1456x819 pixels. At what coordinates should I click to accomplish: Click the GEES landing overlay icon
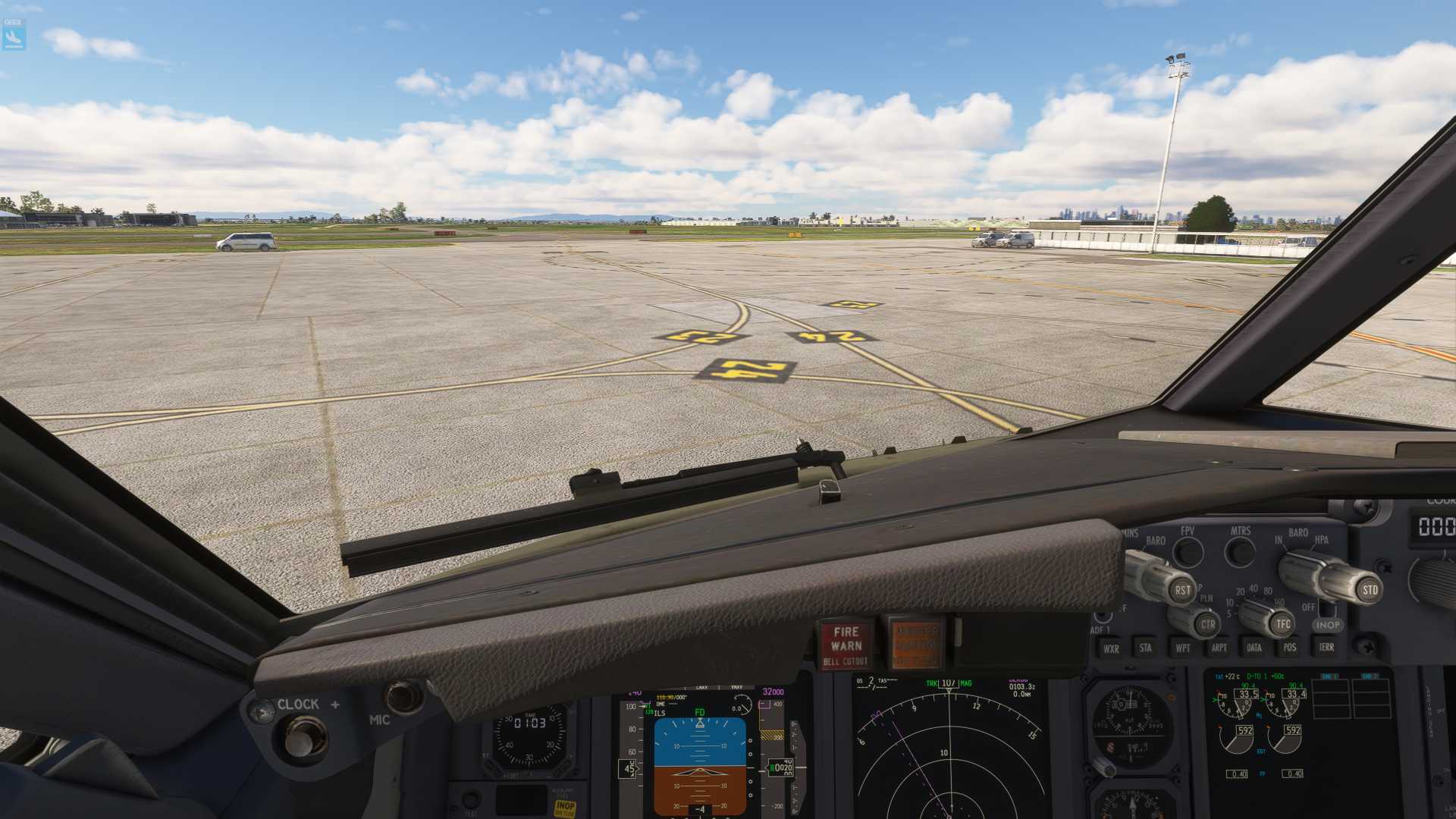(x=14, y=34)
